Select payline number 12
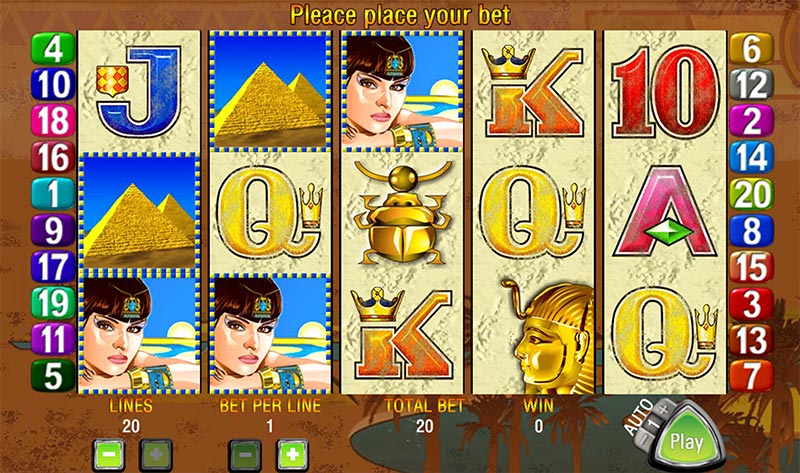Image resolution: width=800 pixels, height=473 pixels. pyautogui.click(x=750, y=85)
